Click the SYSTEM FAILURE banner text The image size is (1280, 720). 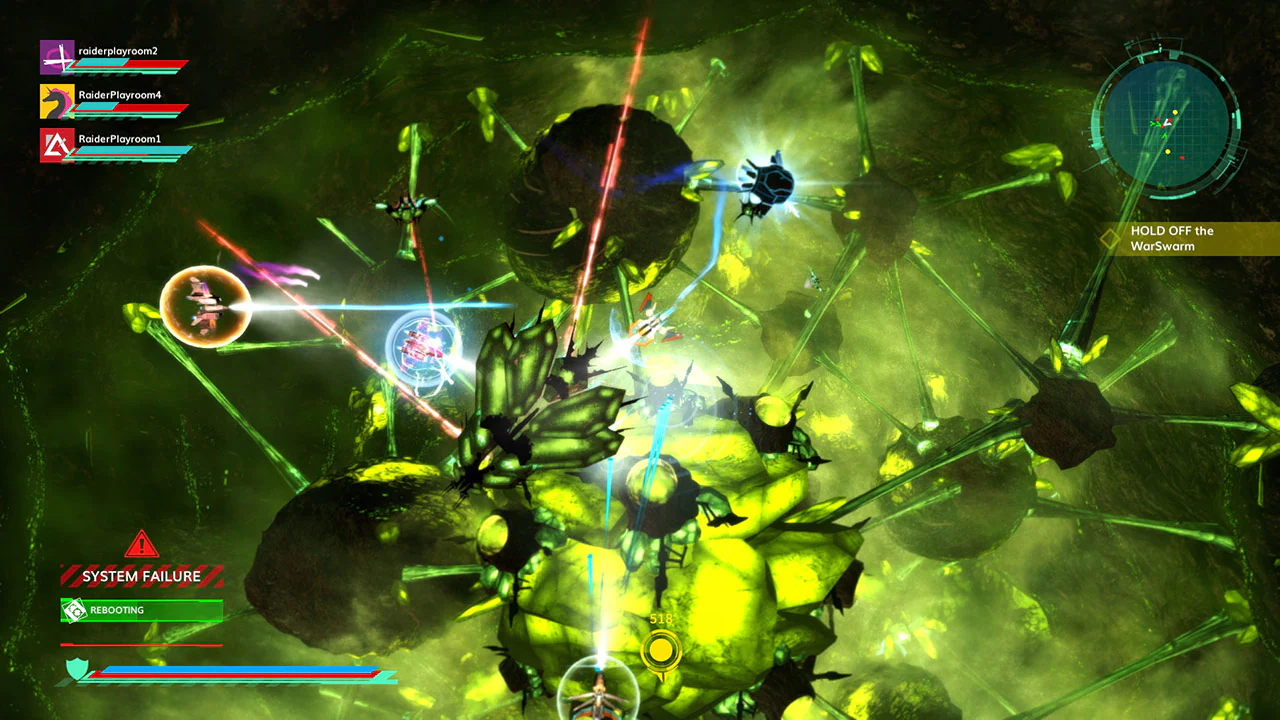point(140,577)
